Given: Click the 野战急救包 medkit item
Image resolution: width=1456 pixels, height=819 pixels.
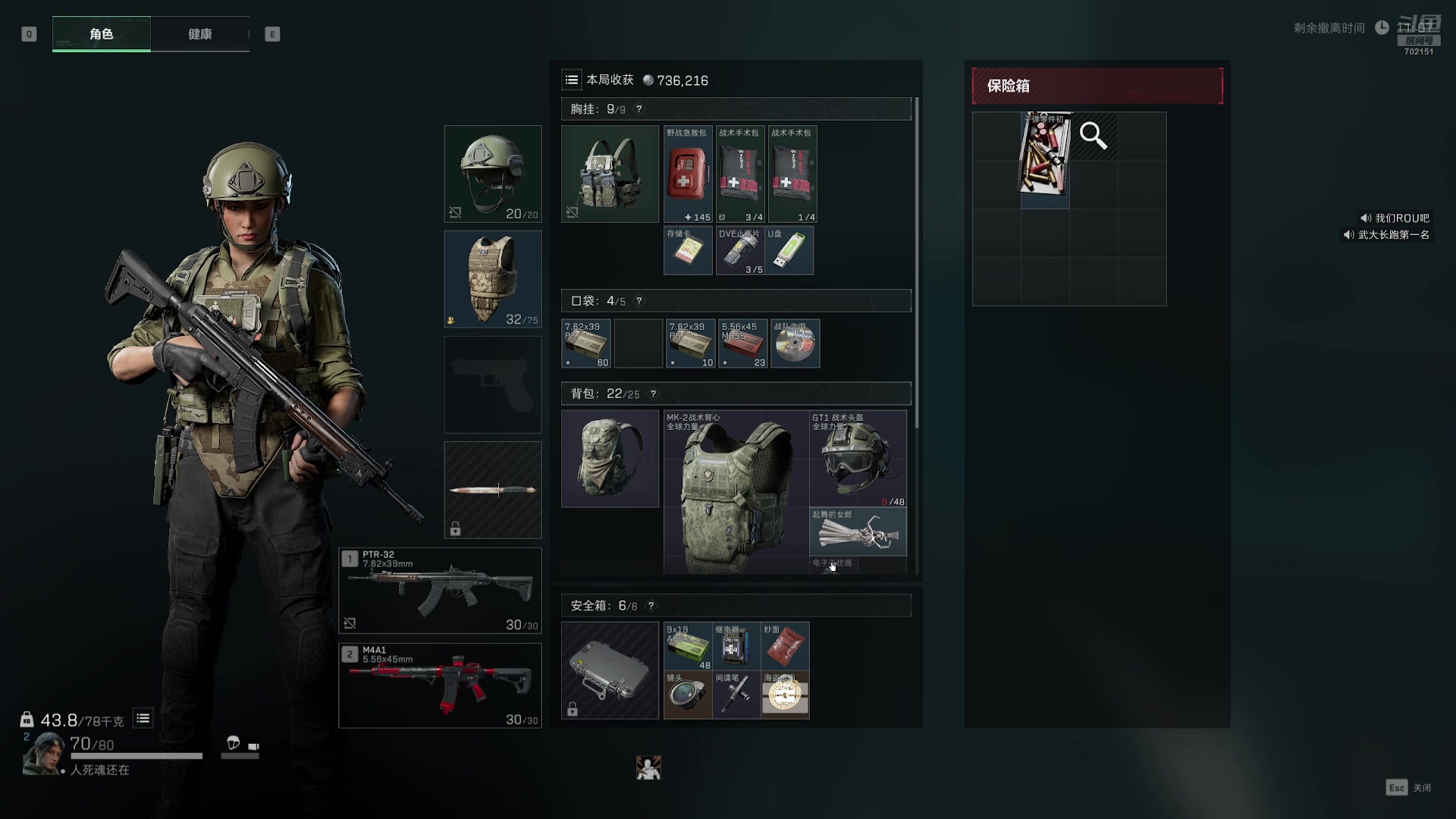Looking at the screenshot, I should point(688,174).
